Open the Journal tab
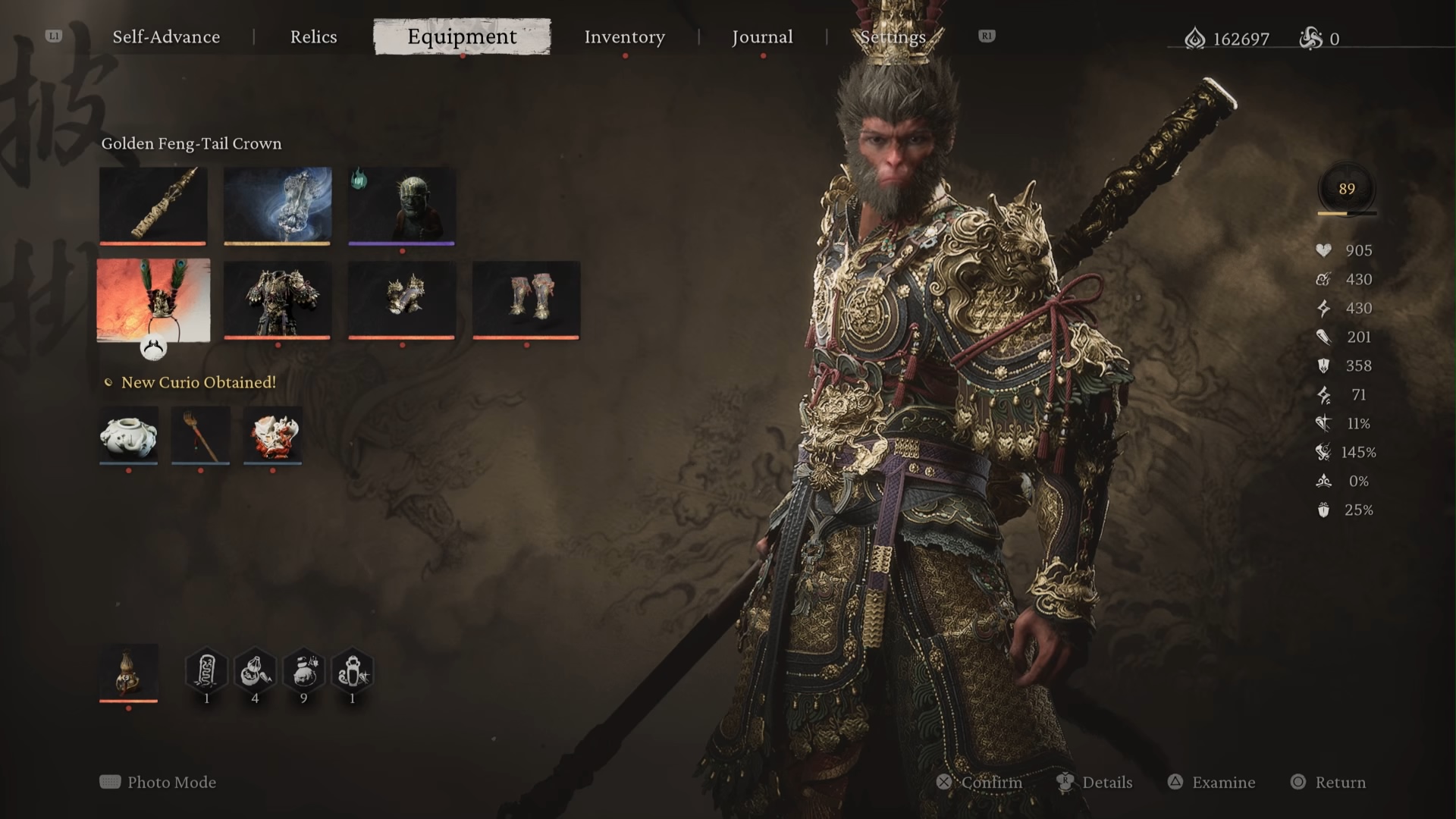This screenshot has height=819, width=1456. [762, 37]
